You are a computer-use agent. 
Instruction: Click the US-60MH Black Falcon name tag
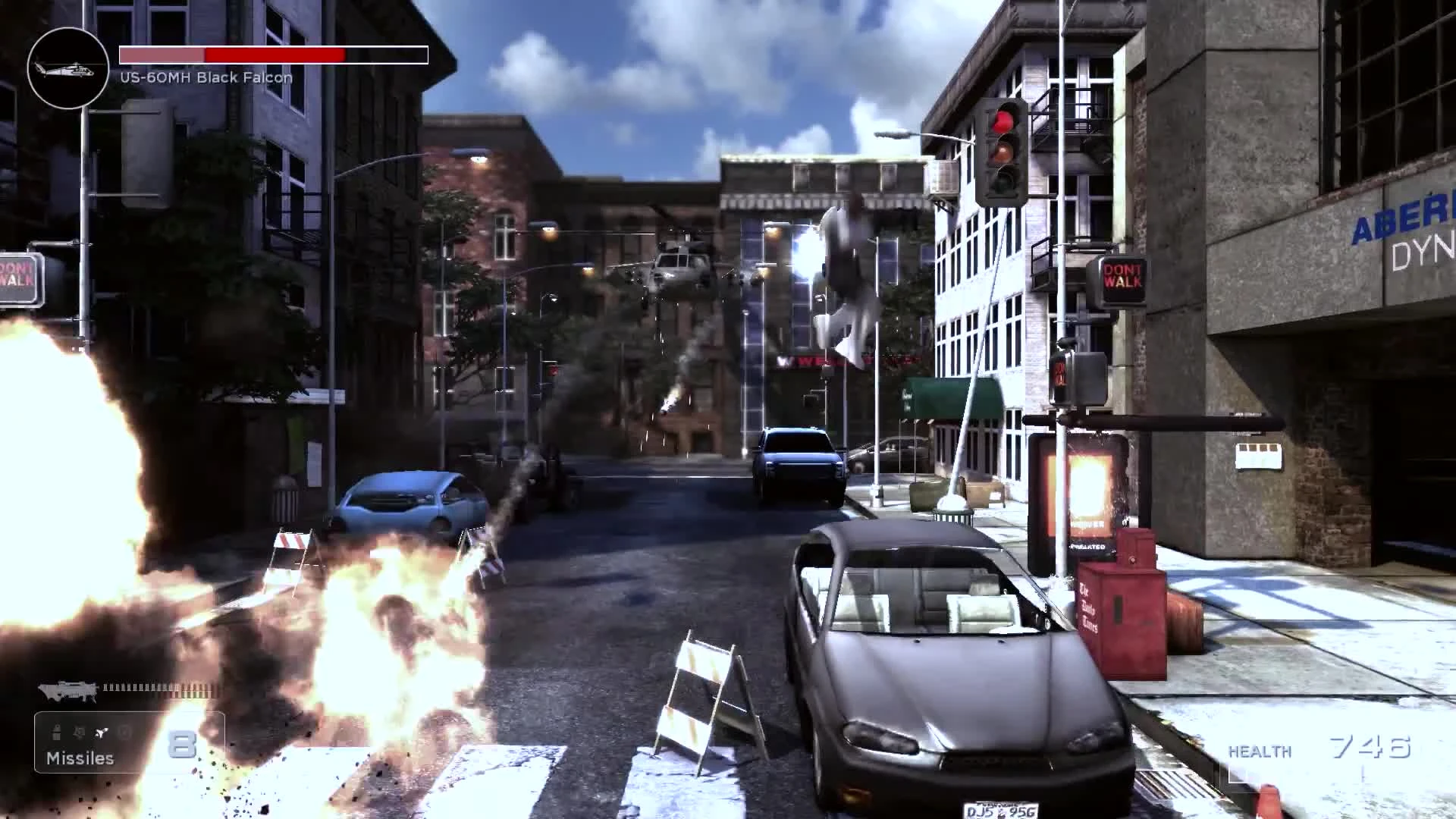click(206, 77)
